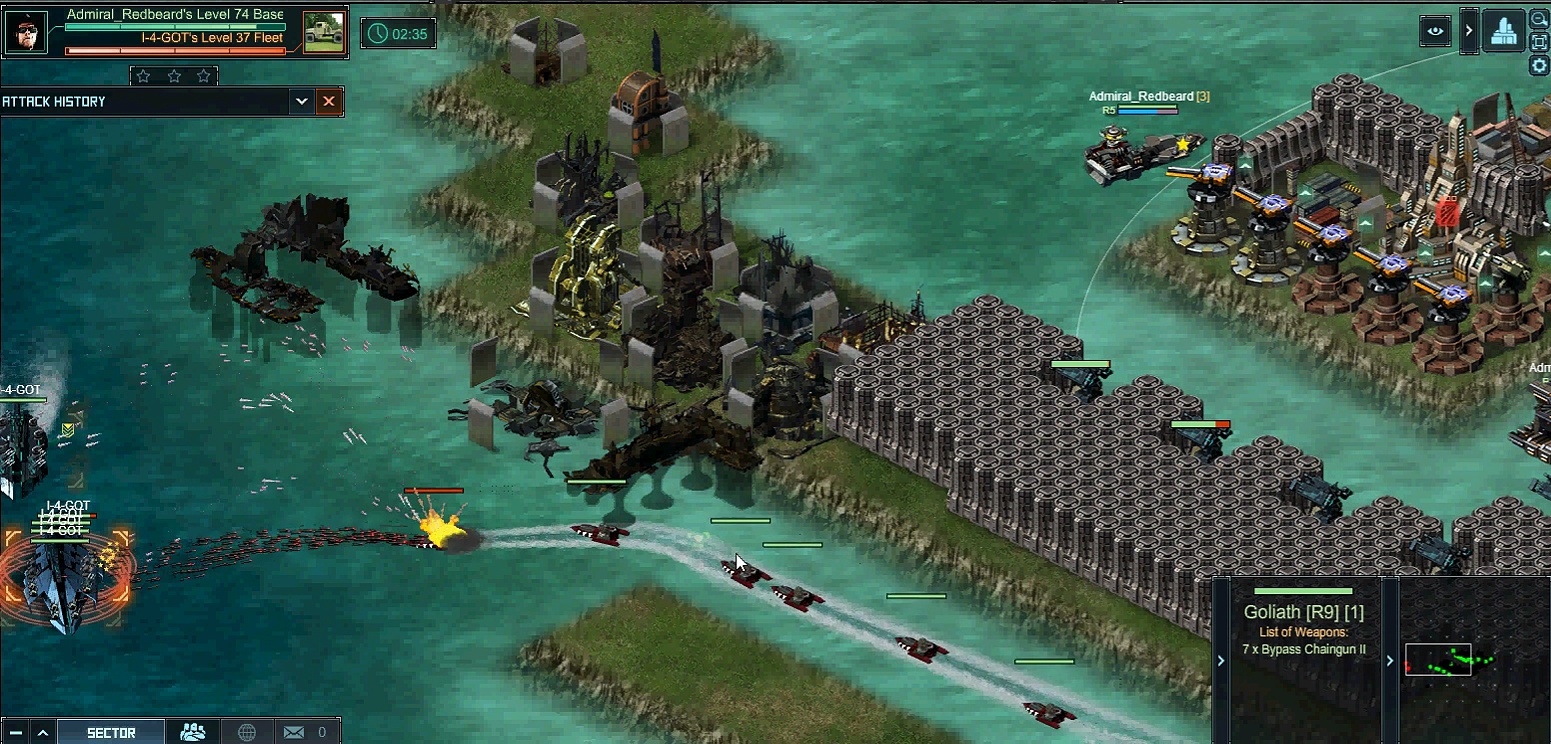Open the mail inbox

(294, 732)
